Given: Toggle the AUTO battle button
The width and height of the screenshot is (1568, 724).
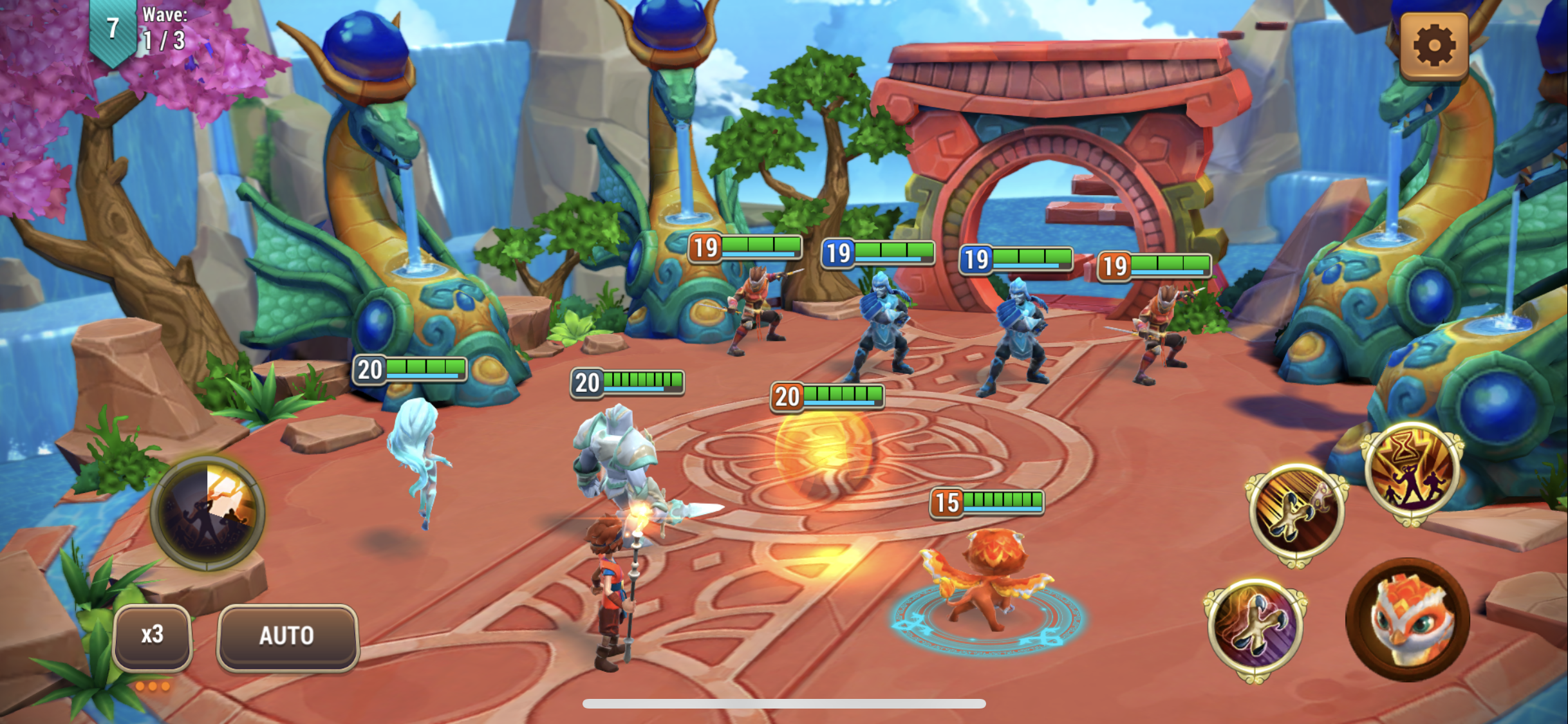Looking at the screenshot, I should (287, 636).
